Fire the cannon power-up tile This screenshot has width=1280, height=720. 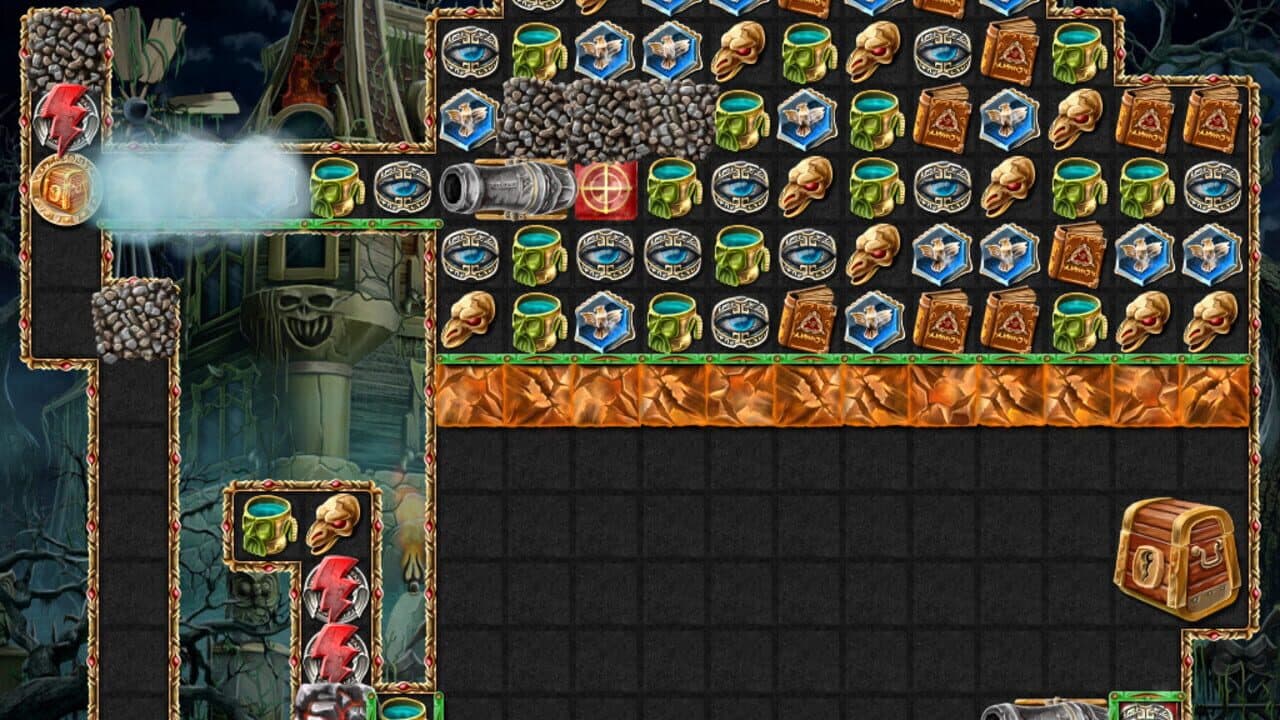tap(506, 190)
